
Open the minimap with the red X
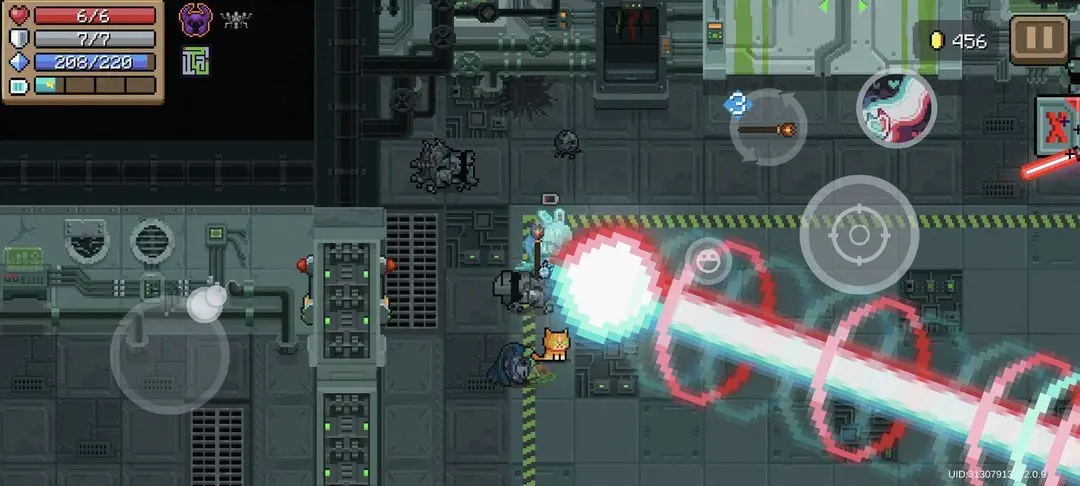pyautogui.click(x=1058, y=128)
